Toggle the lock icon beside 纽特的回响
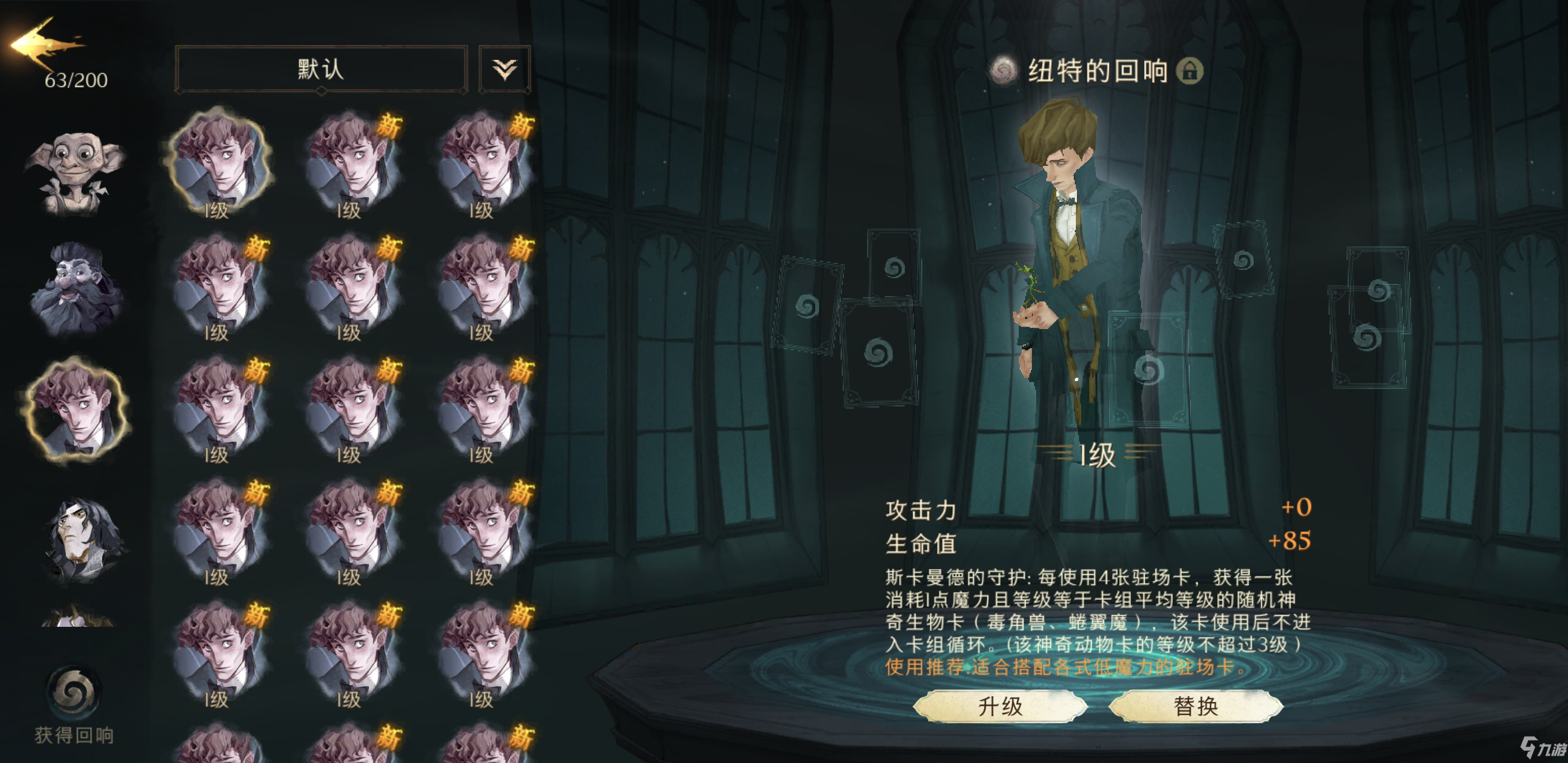This screenshot has width=1568, height=763. [x=1189, y=71]
